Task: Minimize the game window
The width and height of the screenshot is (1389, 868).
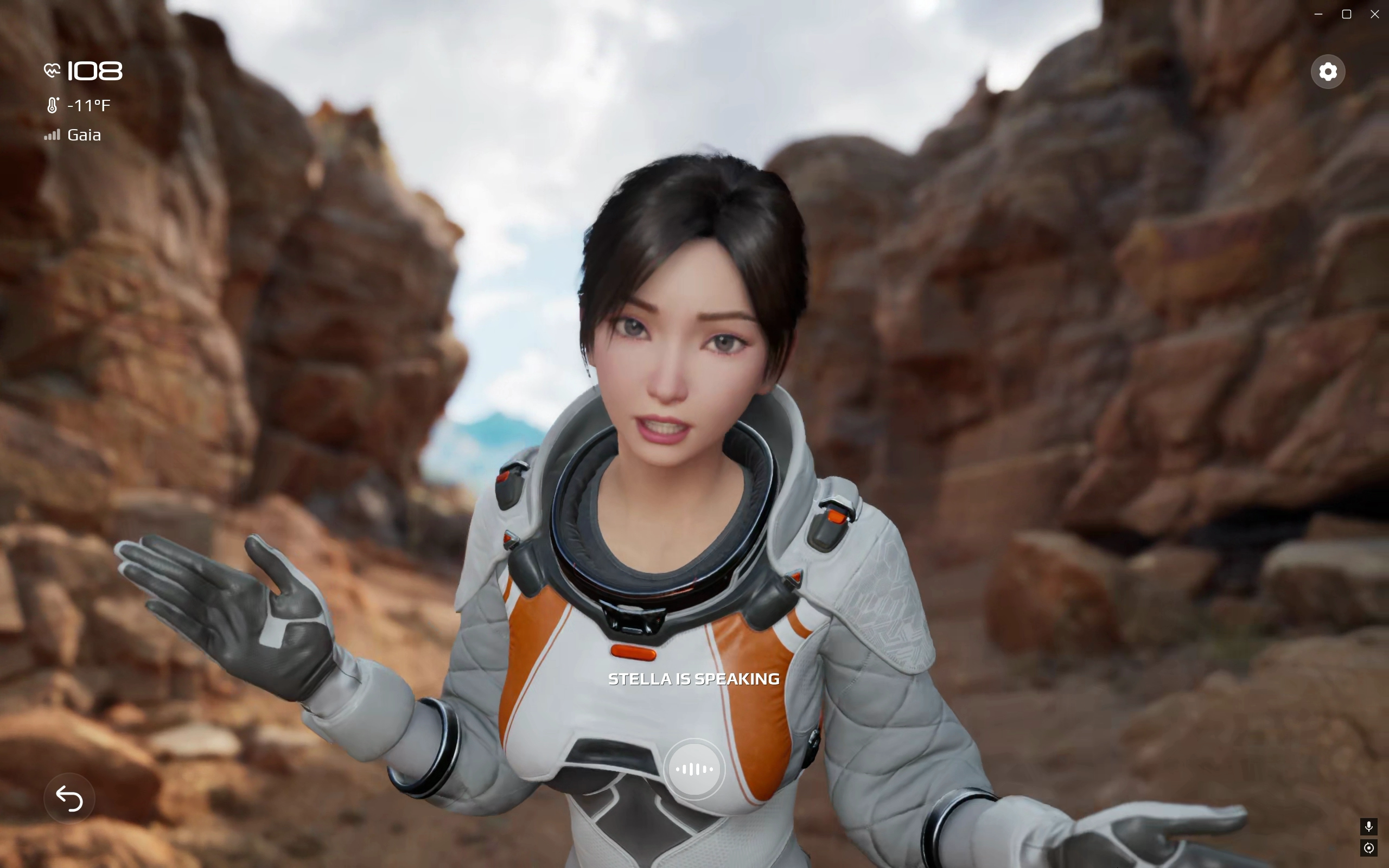Action: (x=1318, y=14)
